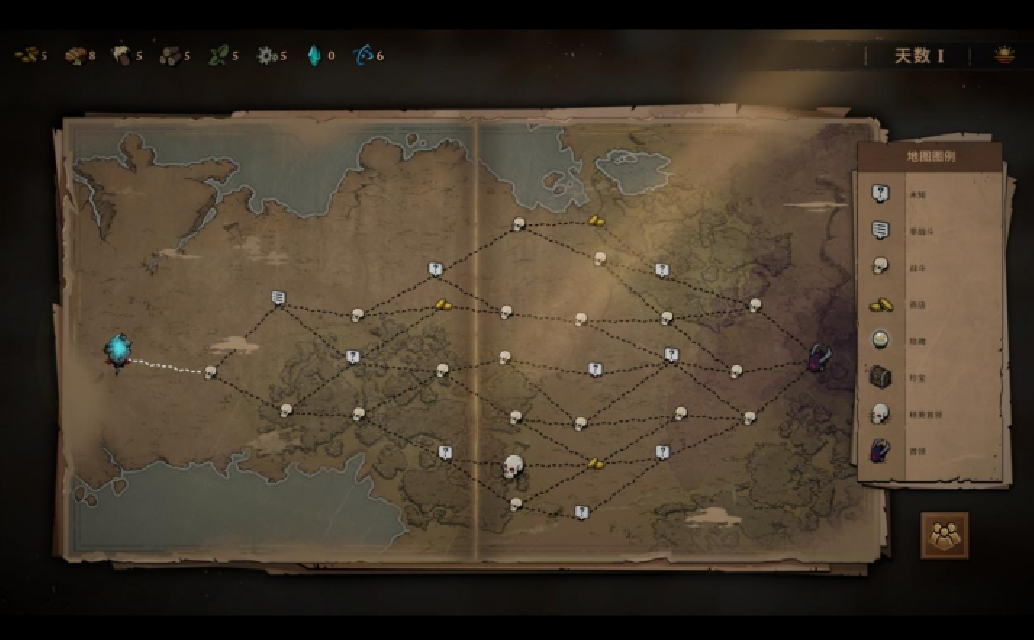Select the document-icon event node on the map
Viewport: 1034px width, 640px height.
(278, 297)
